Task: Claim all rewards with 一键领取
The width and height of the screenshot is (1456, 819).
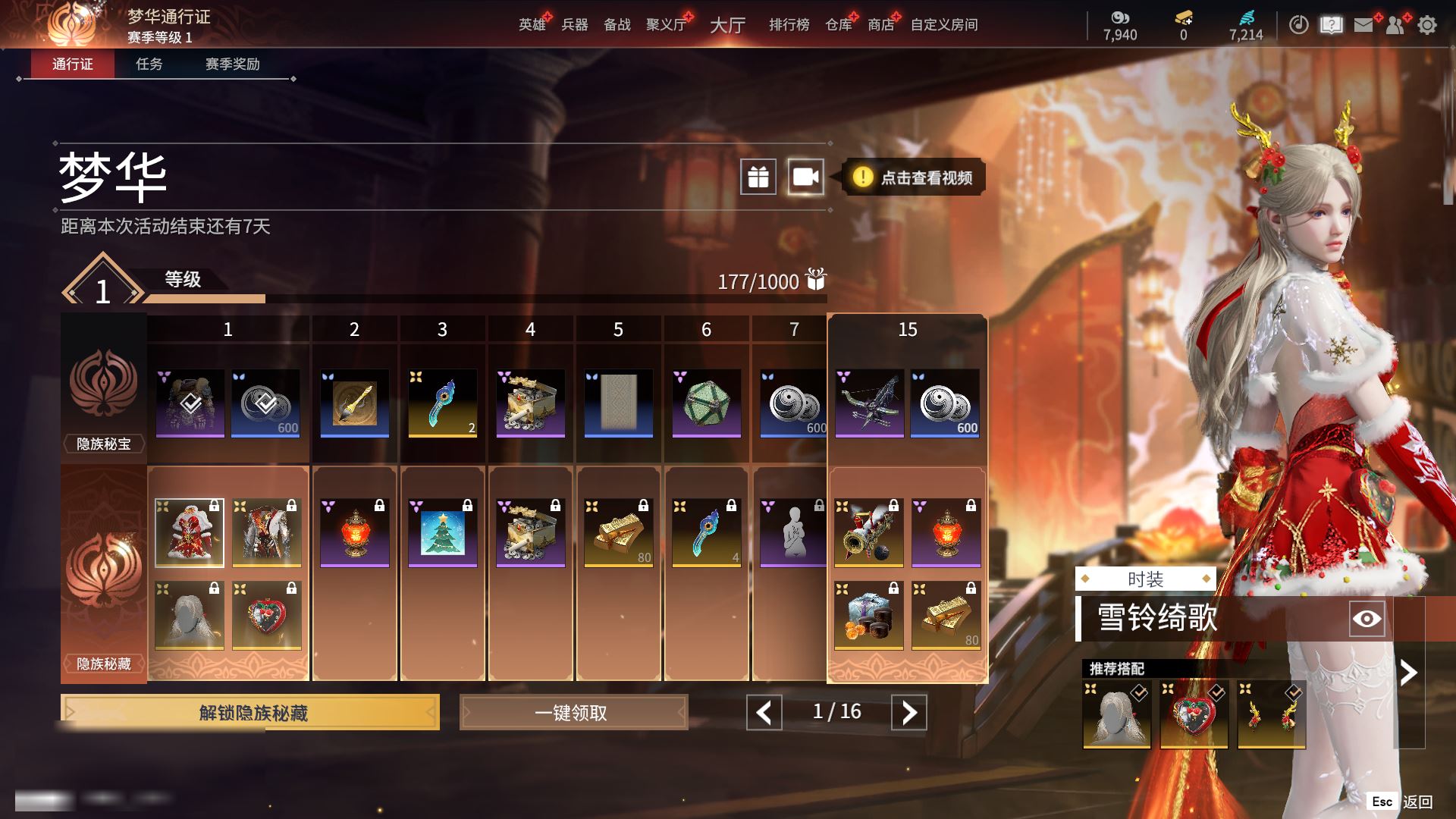Action: click(x=573, y=713)
